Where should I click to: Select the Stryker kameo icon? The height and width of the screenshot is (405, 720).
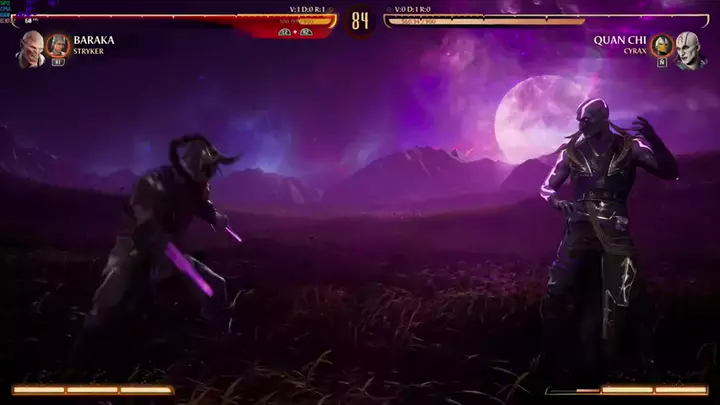[58, 45]
